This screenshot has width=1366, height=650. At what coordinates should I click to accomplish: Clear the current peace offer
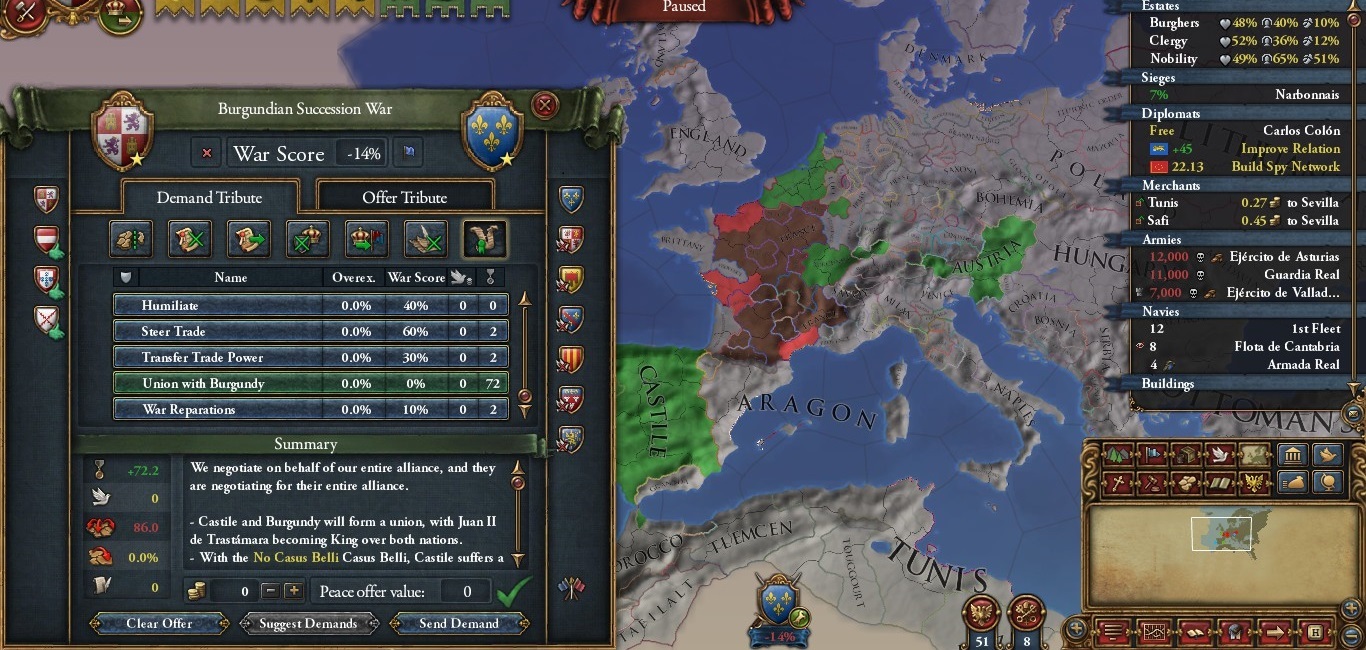click(x=159, y=623)
